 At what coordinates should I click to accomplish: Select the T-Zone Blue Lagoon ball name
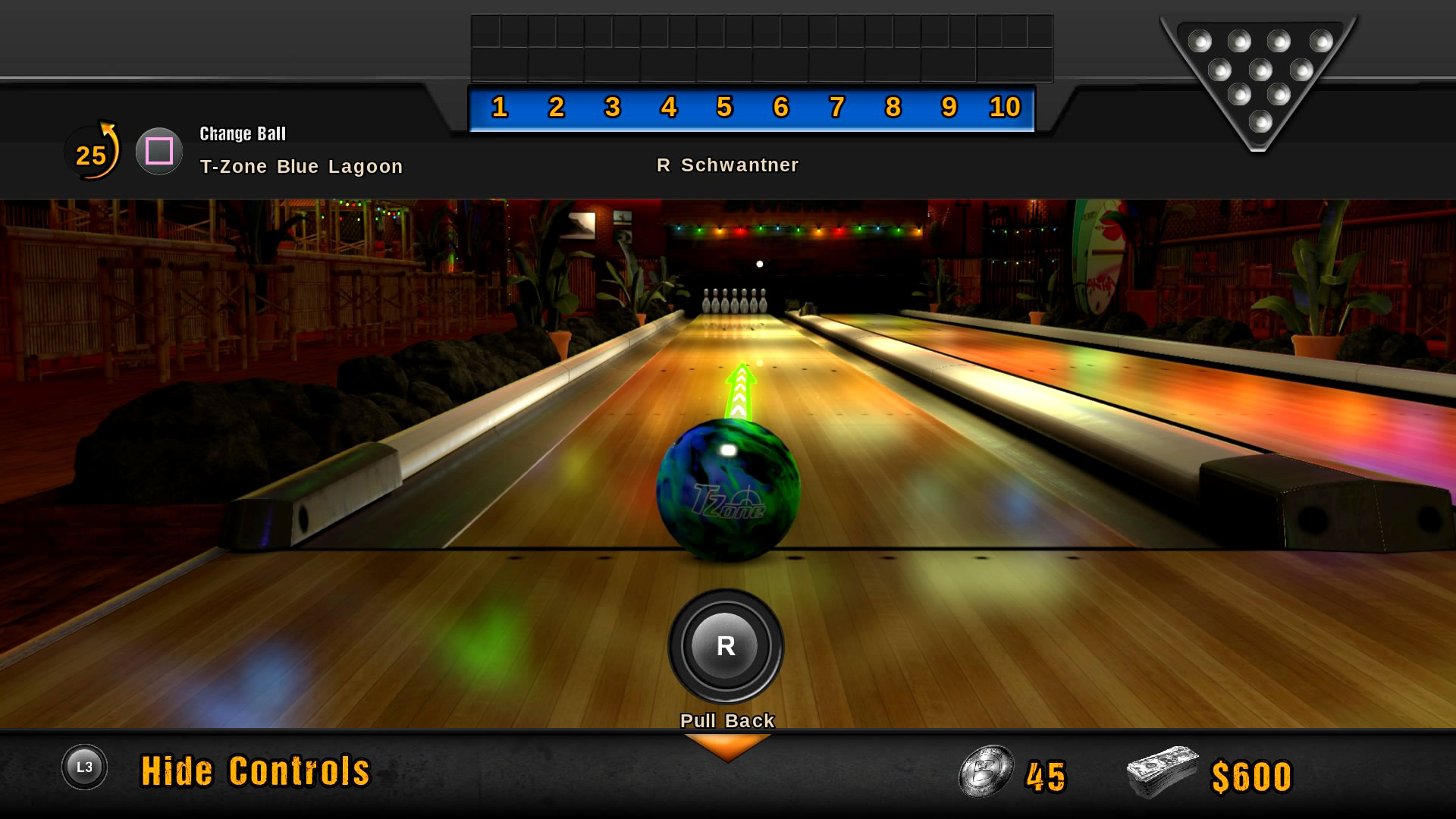pyautogui.click(x=300, y=166)
